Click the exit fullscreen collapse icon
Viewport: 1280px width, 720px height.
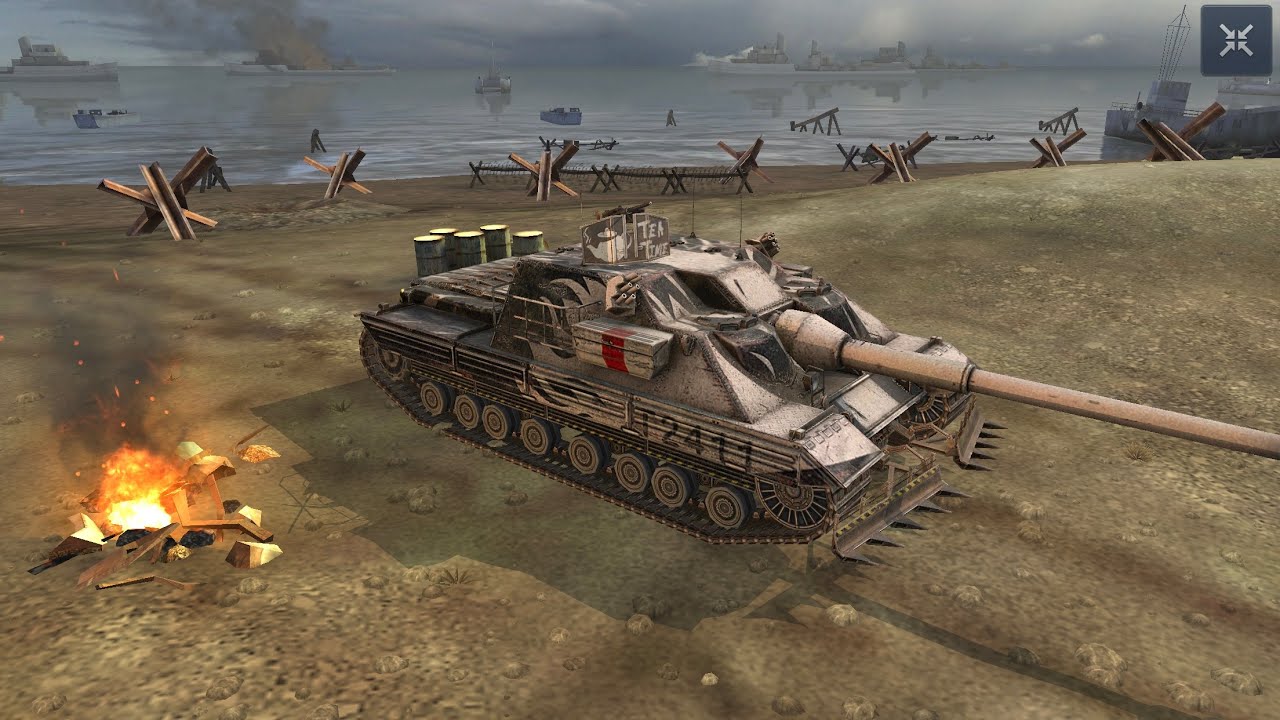point(1236,38)
